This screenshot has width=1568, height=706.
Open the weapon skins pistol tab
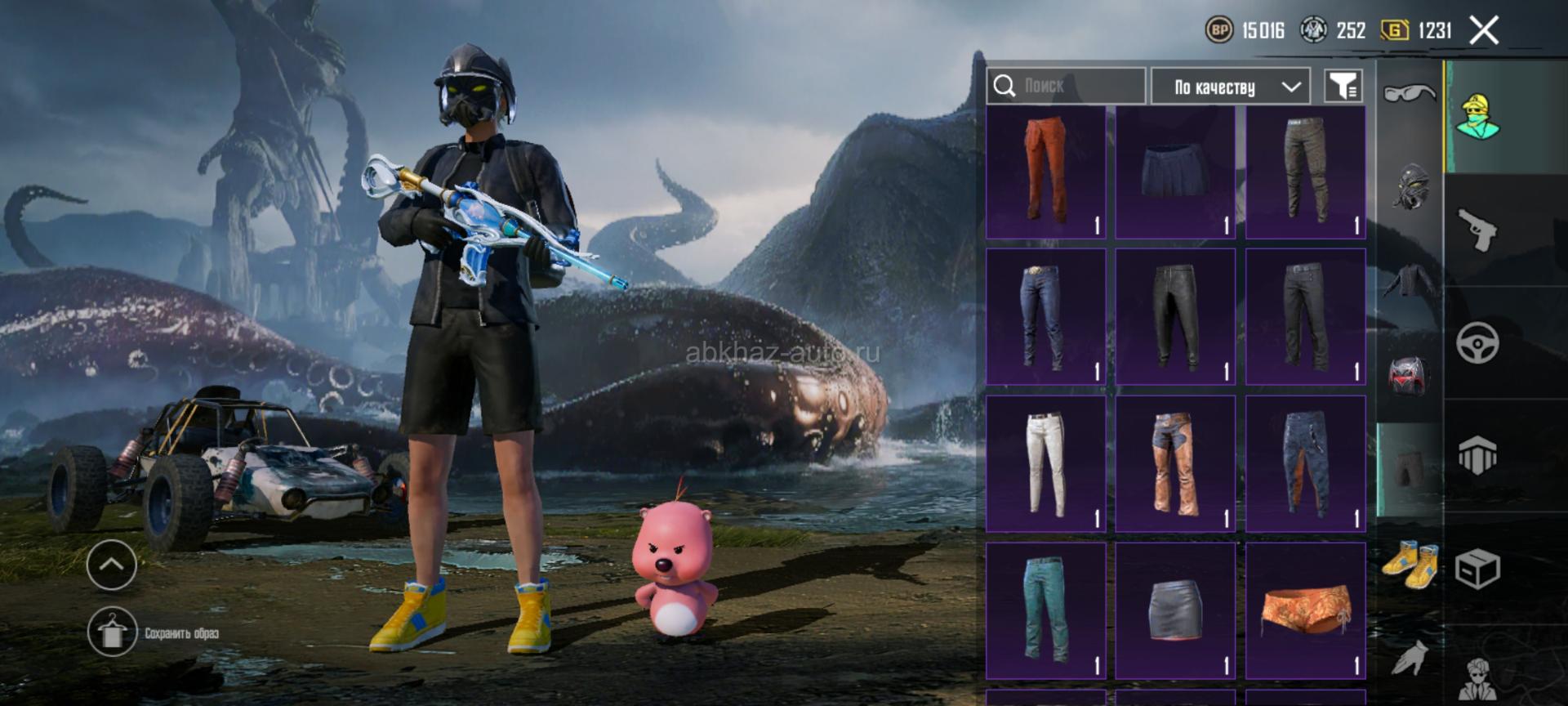point(1478,230)
